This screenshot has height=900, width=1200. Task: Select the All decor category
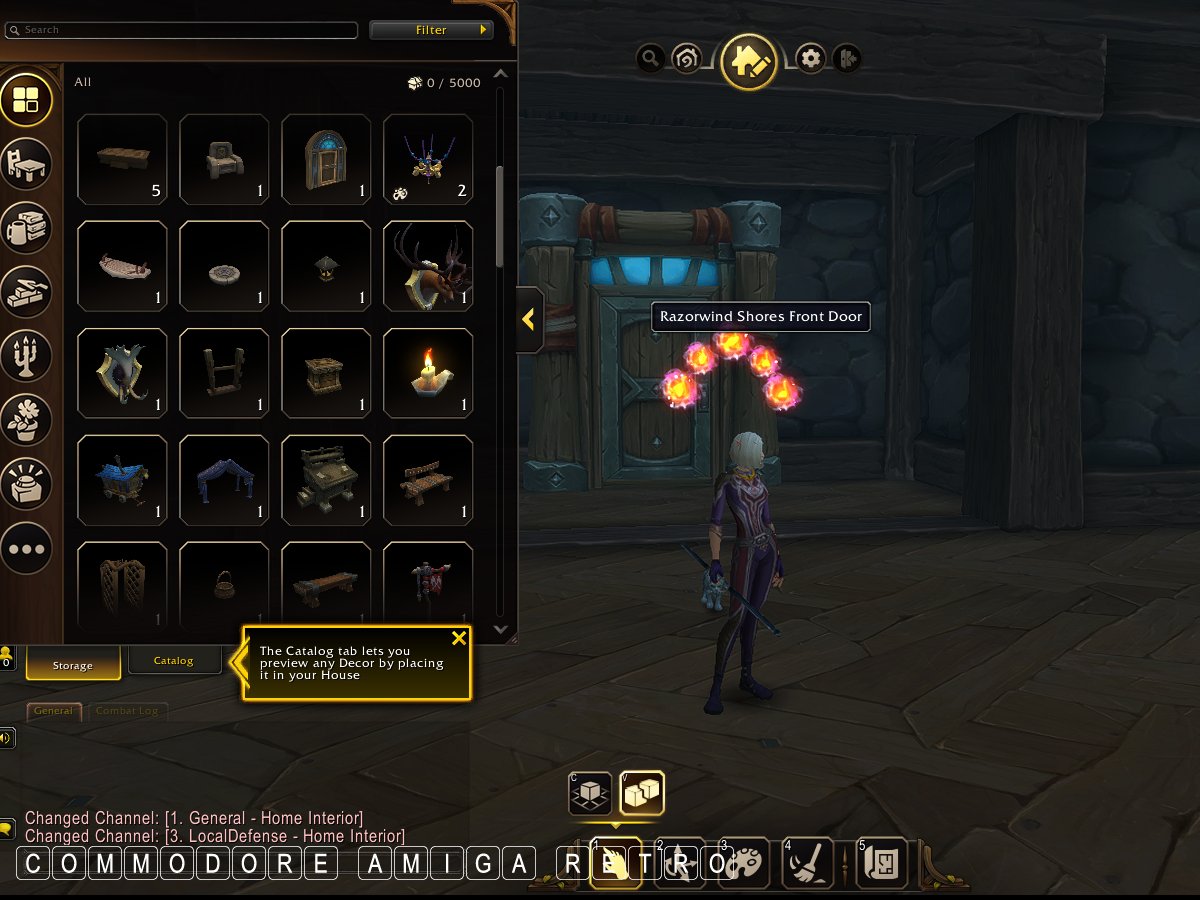point(26,99)
